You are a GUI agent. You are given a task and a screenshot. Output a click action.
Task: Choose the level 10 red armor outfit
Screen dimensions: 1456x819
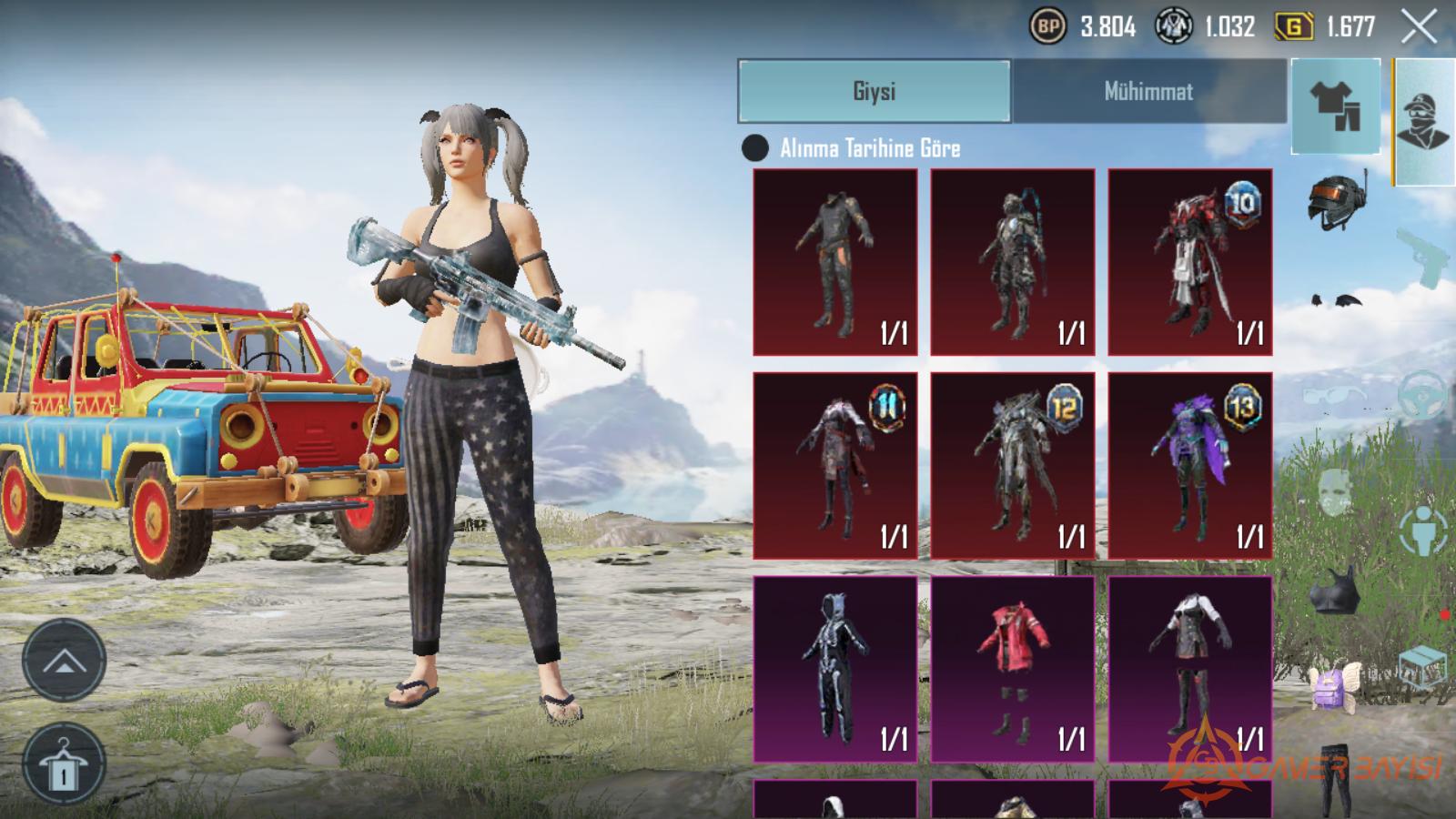click(x=1189, y=262)
